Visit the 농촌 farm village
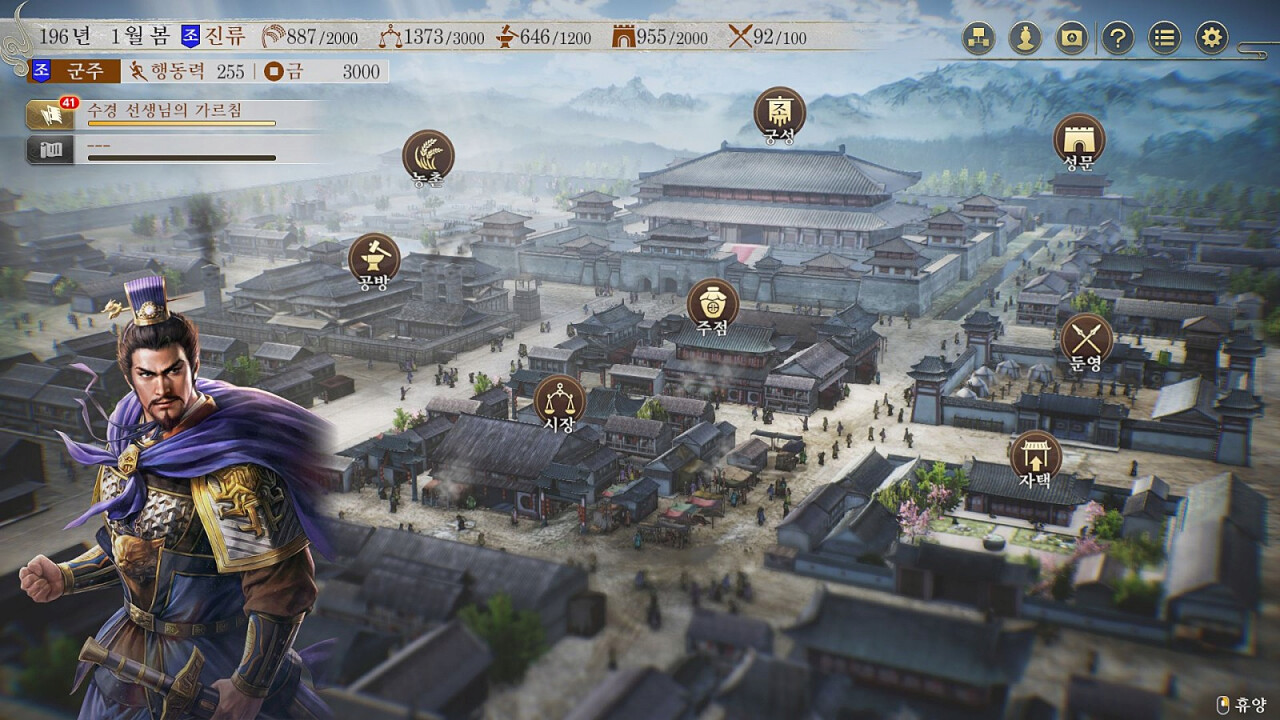The height and width of the screenshot is (720, 1280). (428, 156)
